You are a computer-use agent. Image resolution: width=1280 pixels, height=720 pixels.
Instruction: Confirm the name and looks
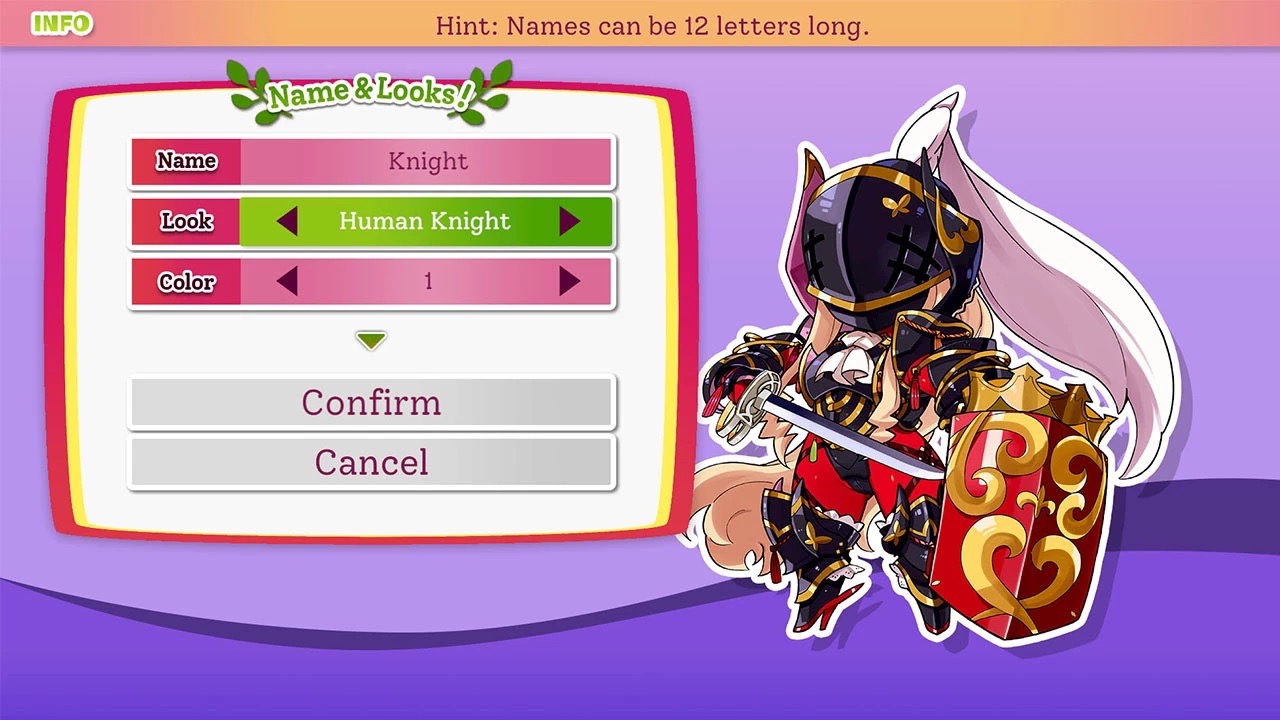click(x=371, y=402)
